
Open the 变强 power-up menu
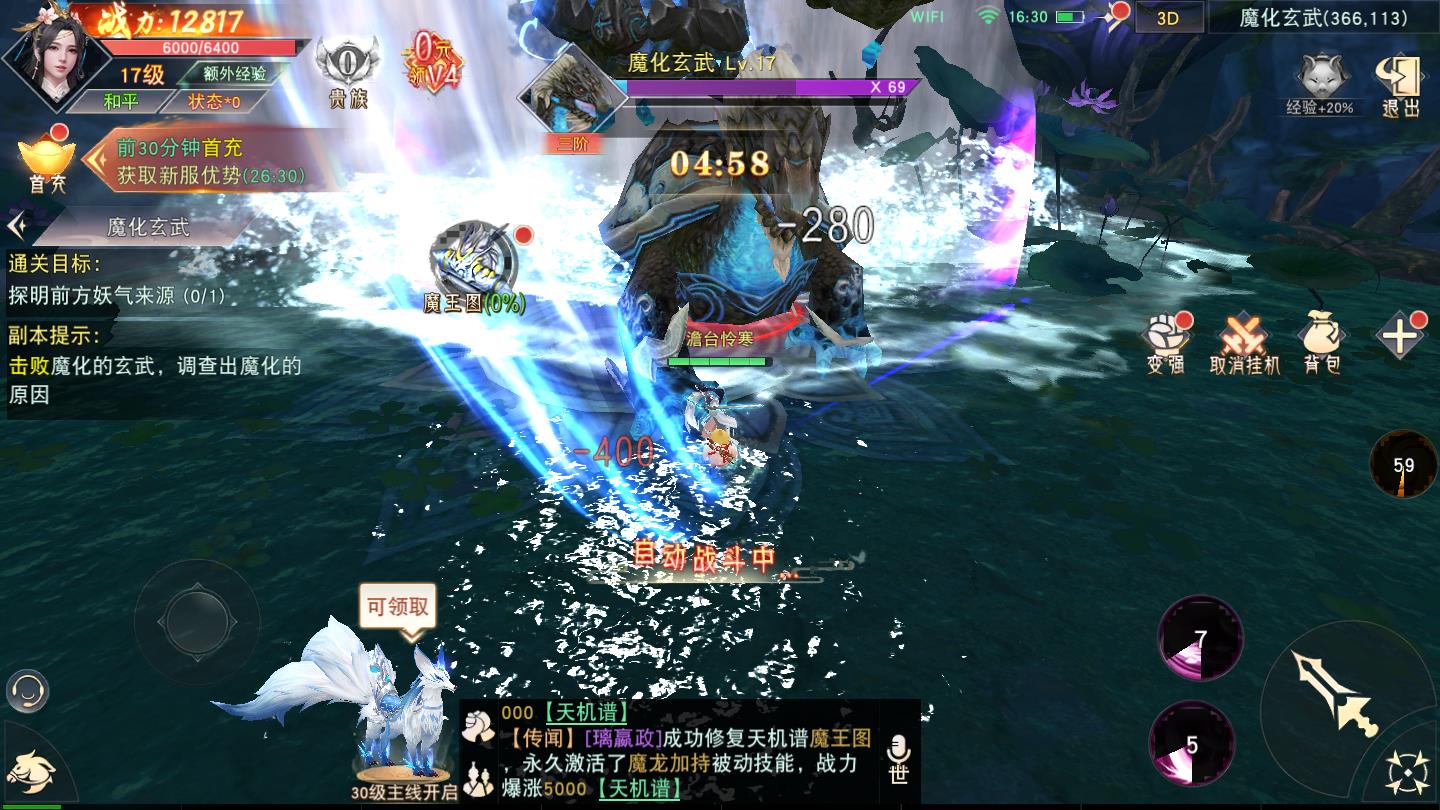pos(1166,342)
